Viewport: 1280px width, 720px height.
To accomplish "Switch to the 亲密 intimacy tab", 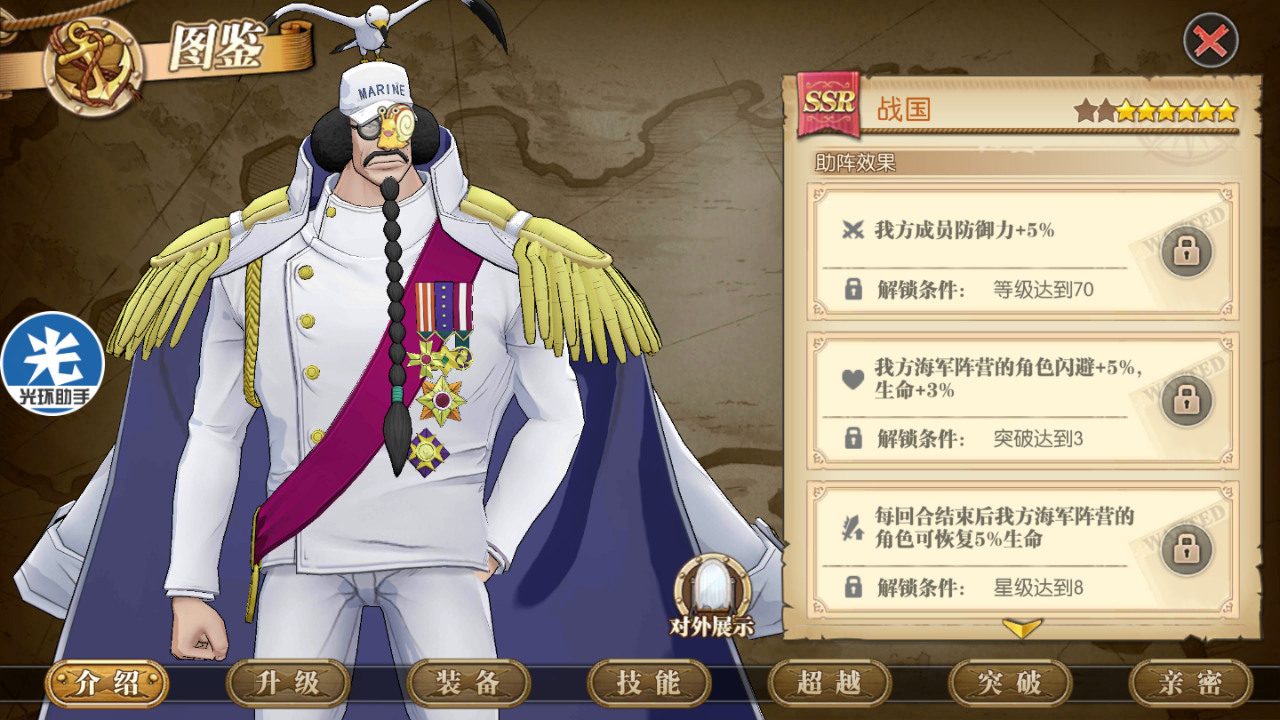I will 1190,684.
